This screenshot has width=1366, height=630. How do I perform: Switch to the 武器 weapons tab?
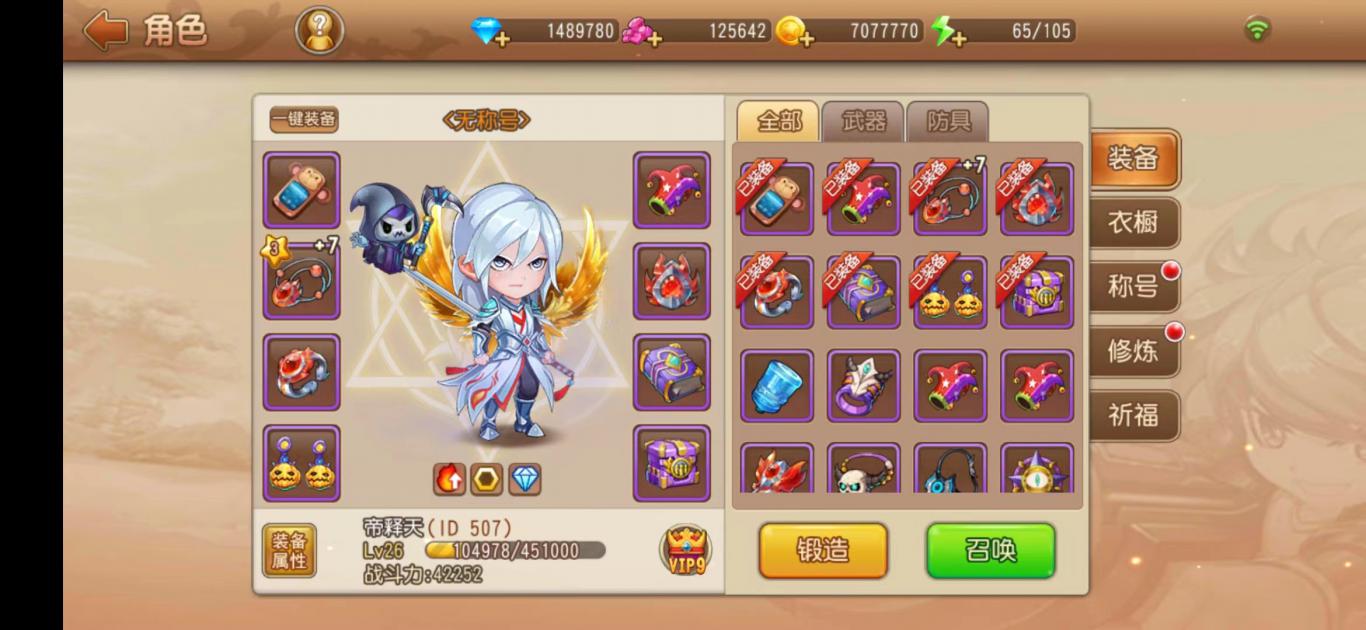863,122
